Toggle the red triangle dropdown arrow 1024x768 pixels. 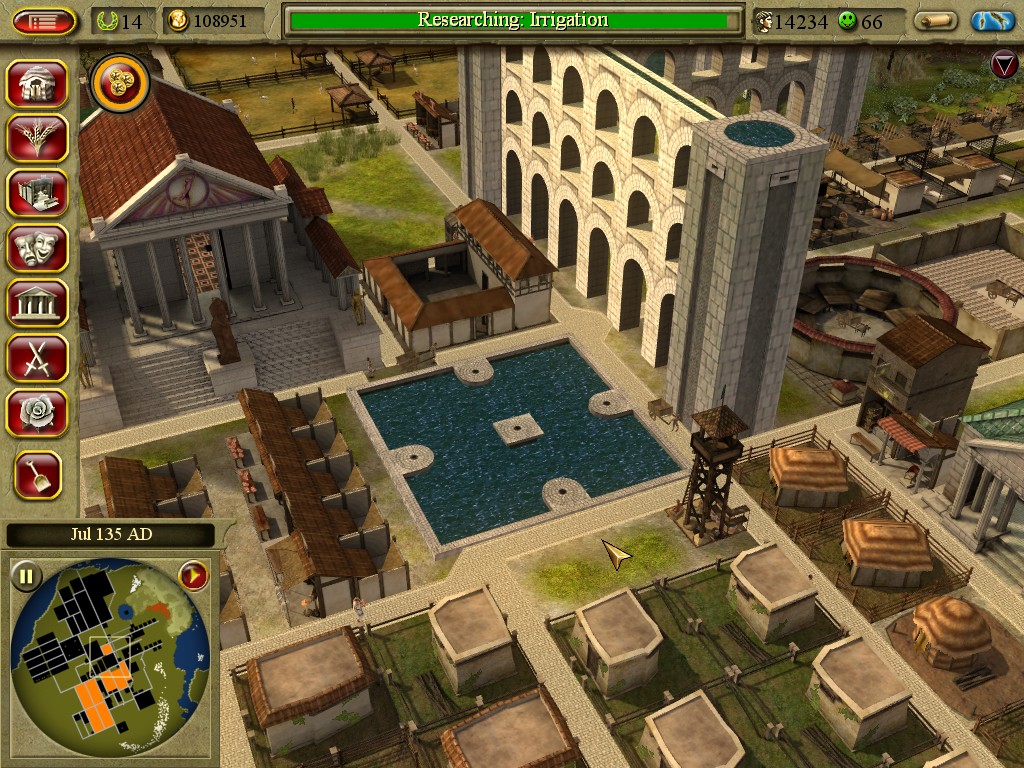click(1003, 66)
